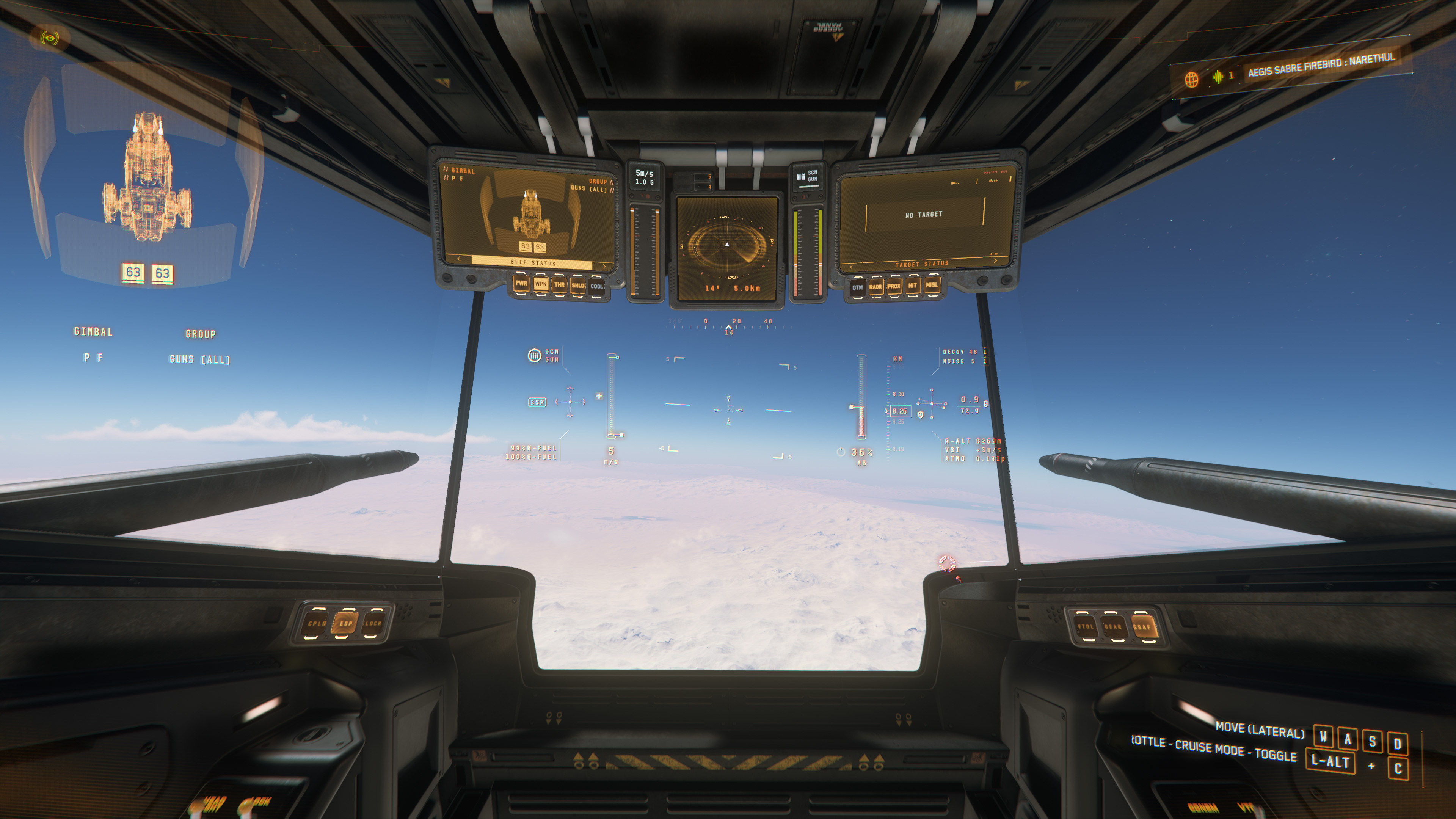Turn off the ESP console button
Viewport: 1456px width, 819px height.
[x=345, y=624]
